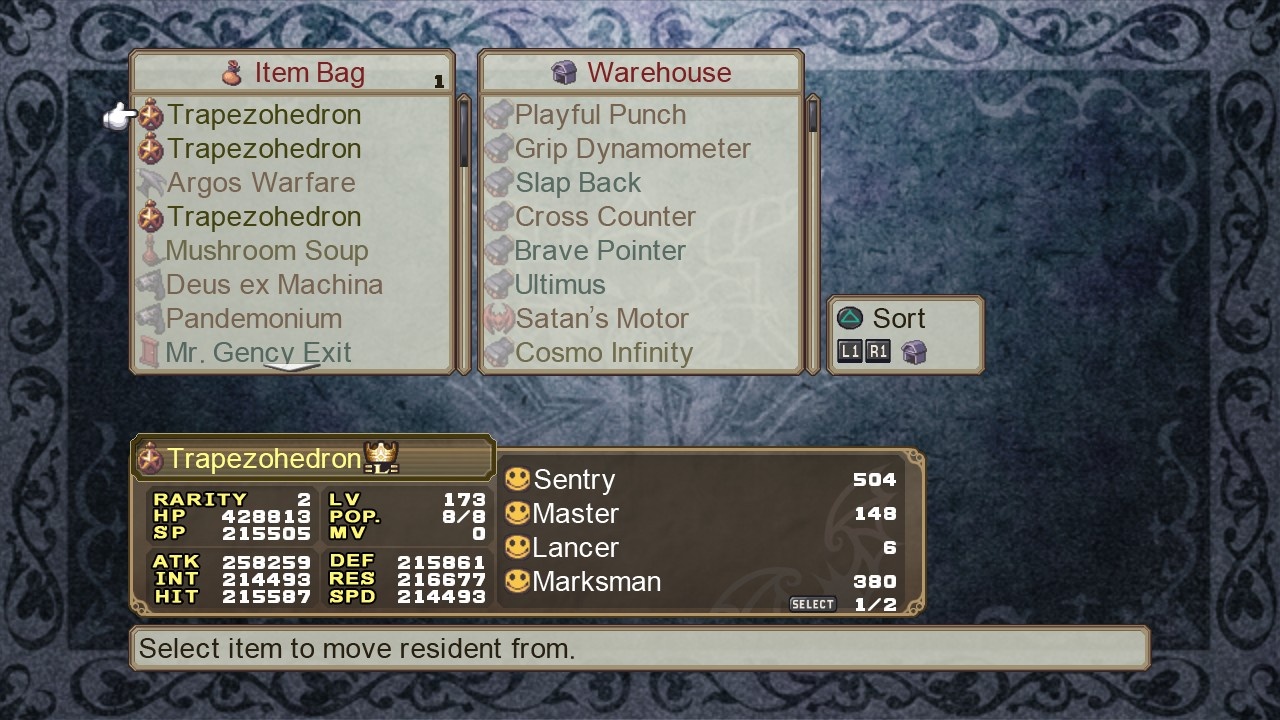Image resolution: width=1280 pixels, height=720 pixels.
Task: Click the Marksman resident smiley icon
Action: [x=518, y=581]
